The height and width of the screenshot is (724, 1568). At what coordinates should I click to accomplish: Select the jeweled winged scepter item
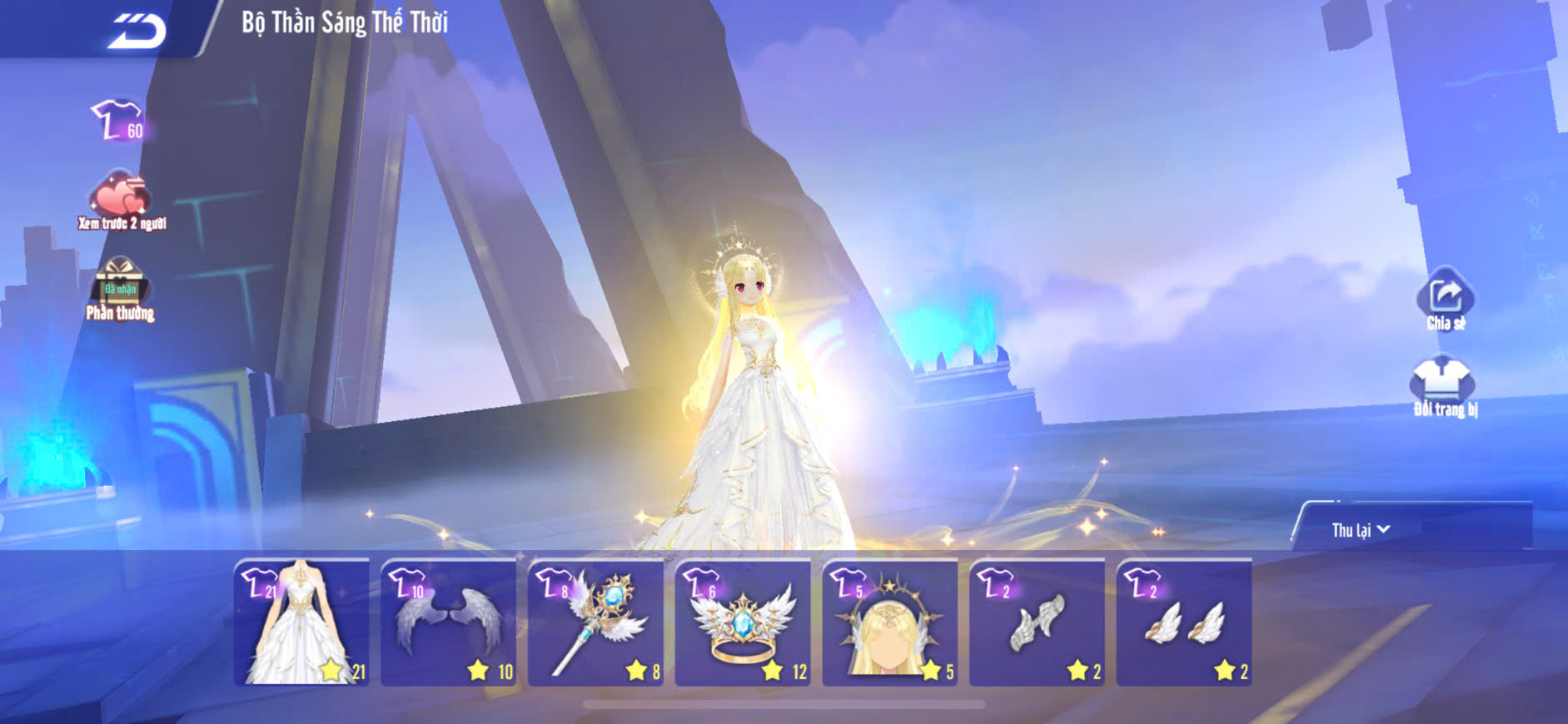coord(596,622)
